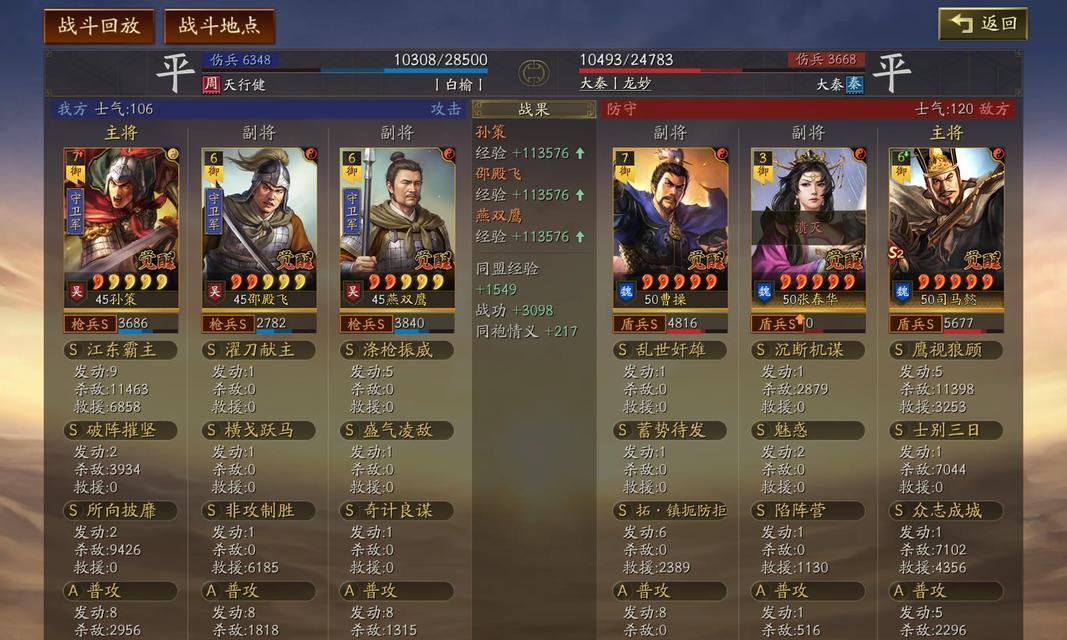Open the 张春华 general portrait
The image size is (1067, 640).
point(808,227)
